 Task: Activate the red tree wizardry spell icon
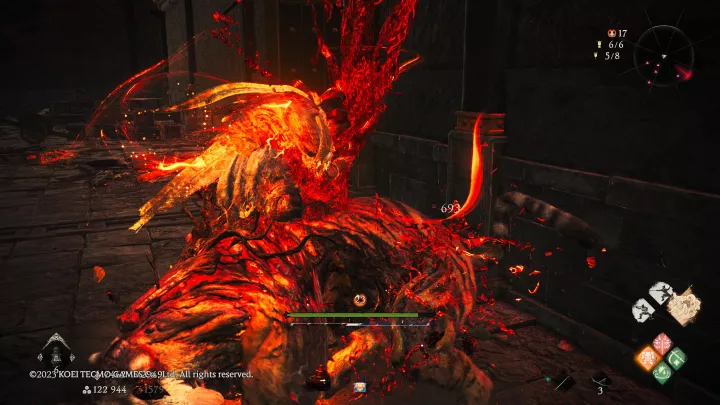point(662,343)
